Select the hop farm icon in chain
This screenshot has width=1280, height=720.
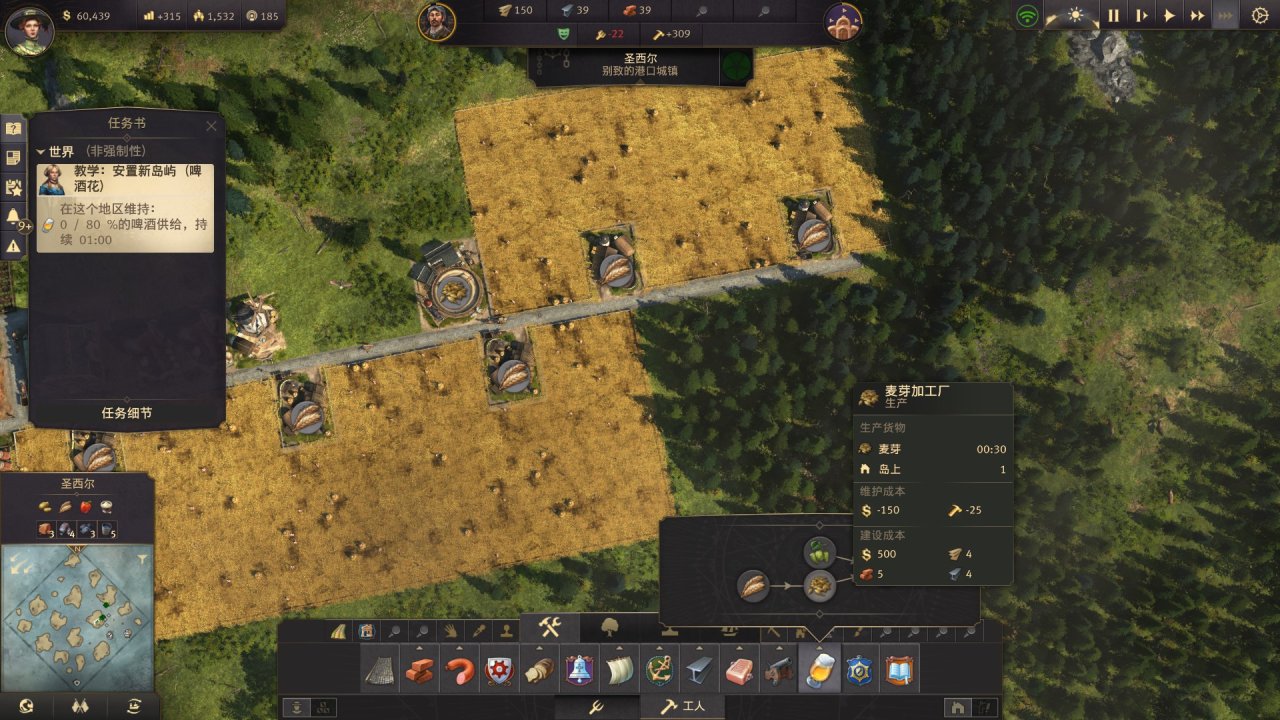[820, 552]
